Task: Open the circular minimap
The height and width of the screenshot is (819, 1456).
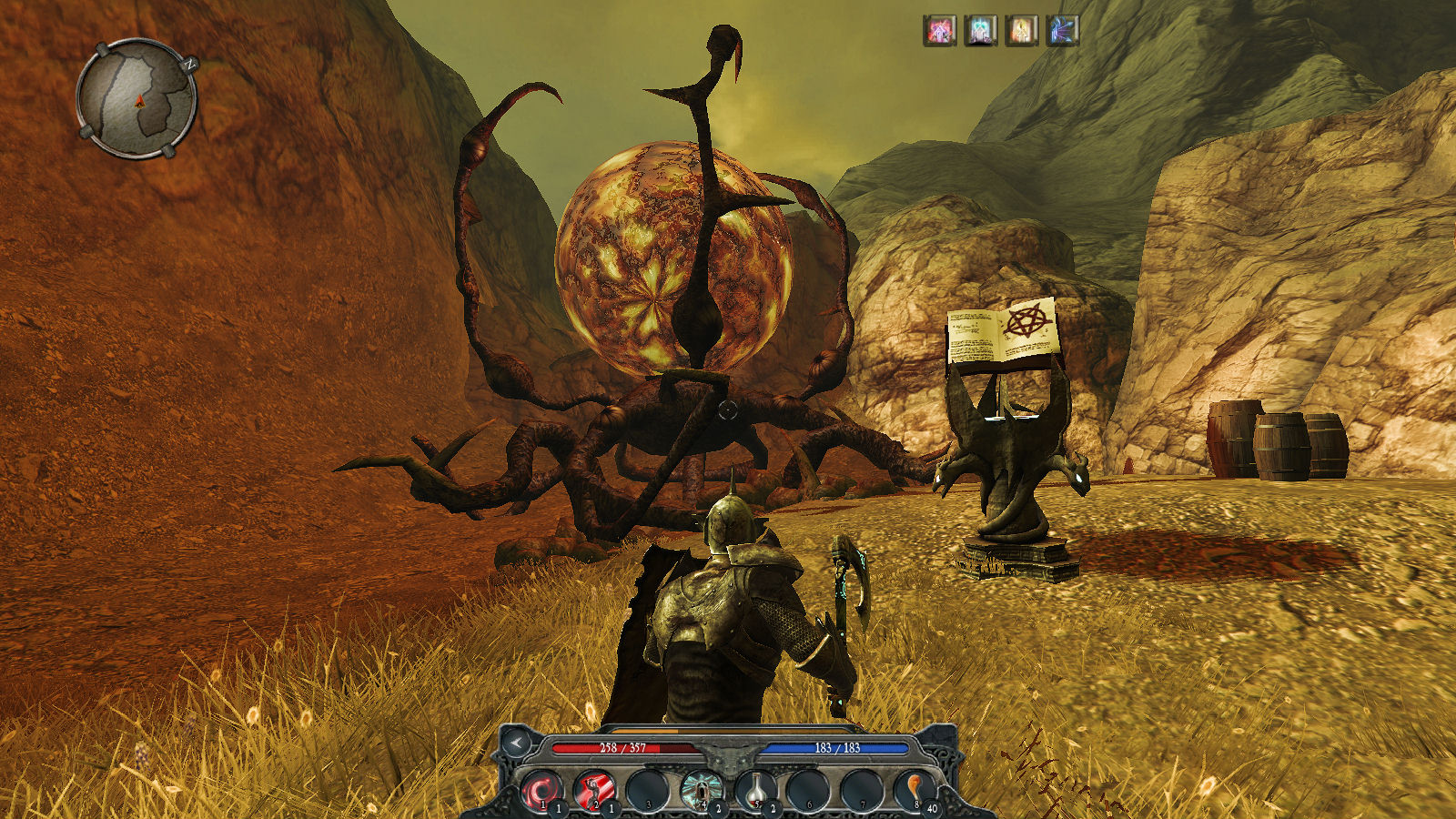Action: (137, 98)
